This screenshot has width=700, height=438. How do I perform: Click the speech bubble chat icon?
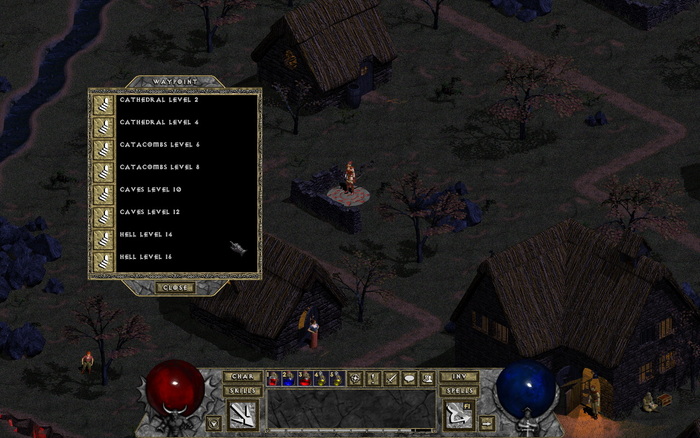[410, 378]
